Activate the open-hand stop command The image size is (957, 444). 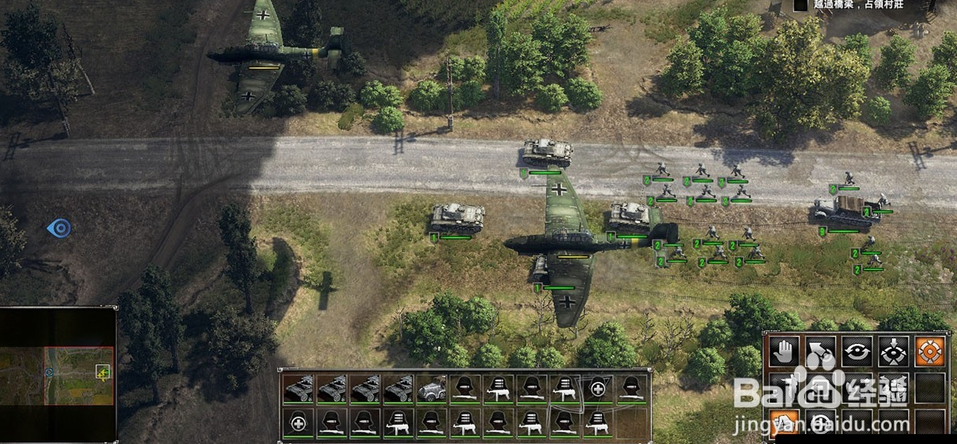click(x=786, y=351)
